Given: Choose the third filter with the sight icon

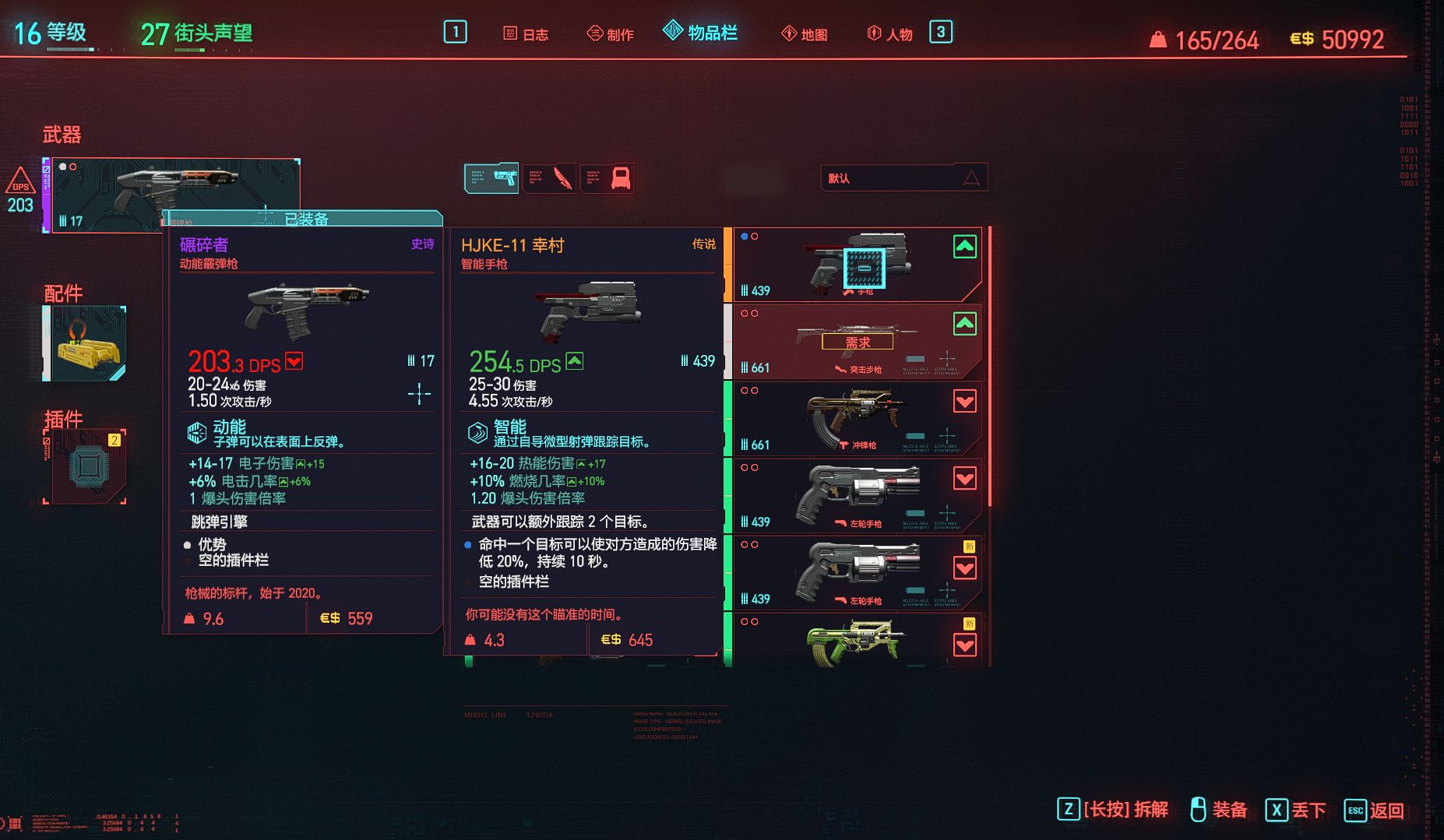Looking at the screenshot, I should [x=607, y=178].
